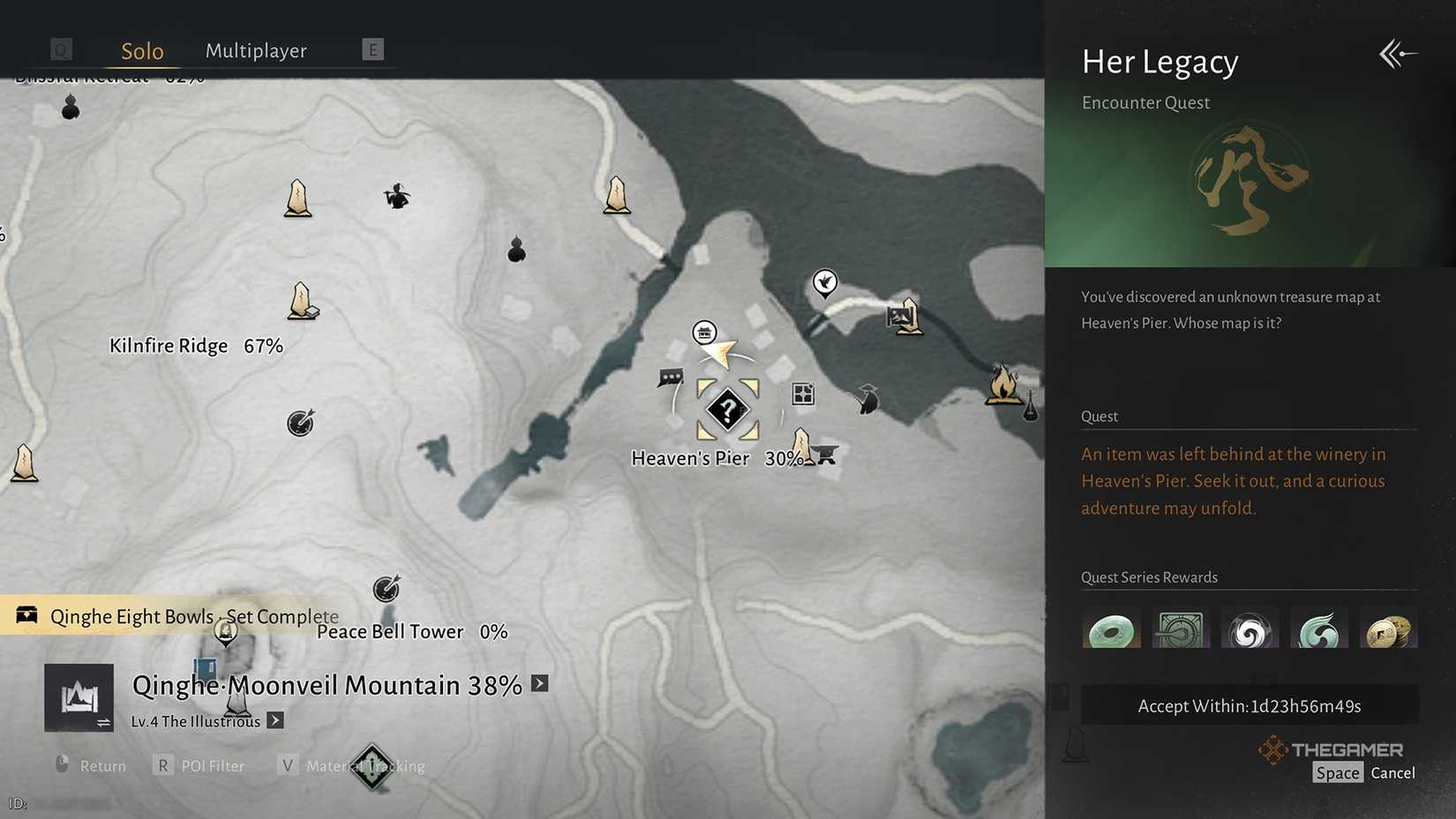Switch to the Multiplayer tab
This screenshot has height=819, width=1456.
256,50
